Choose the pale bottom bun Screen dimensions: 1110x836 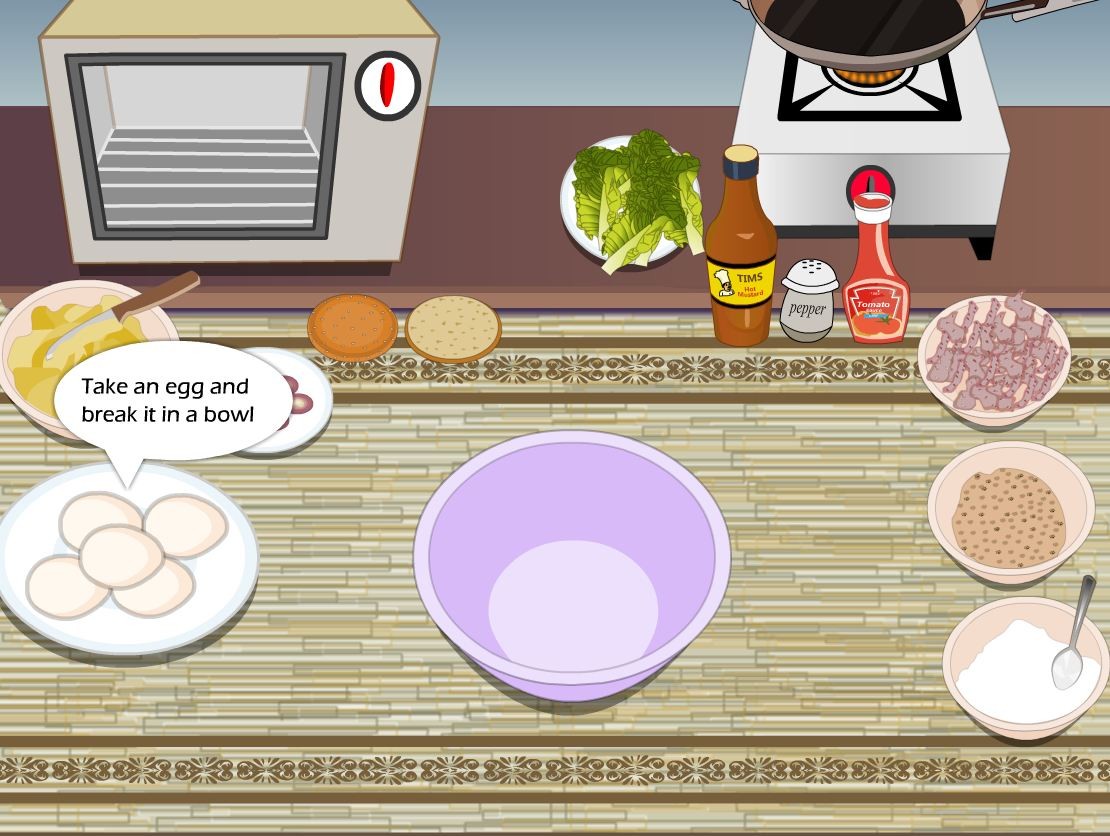[x=453, y=327]
